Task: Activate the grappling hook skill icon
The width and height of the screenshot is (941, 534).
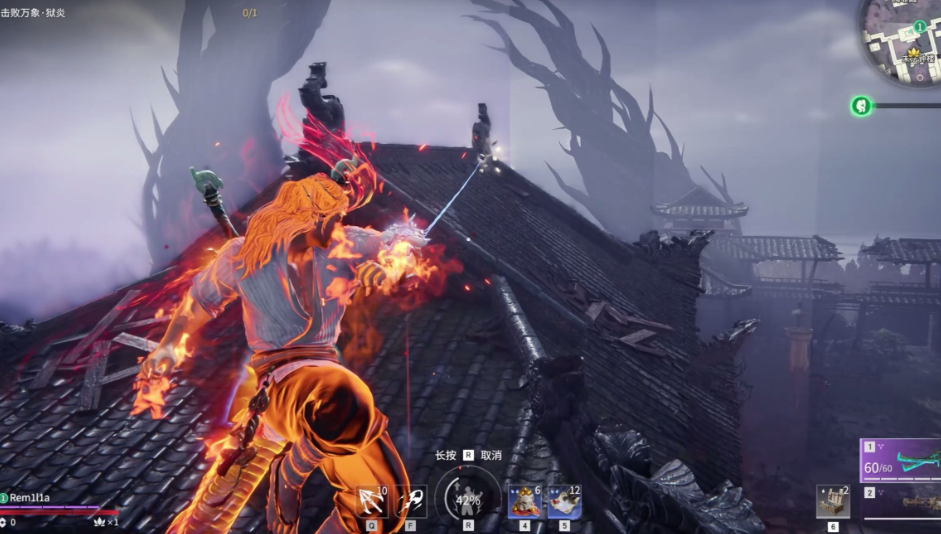Action: [x=372, y=501]
